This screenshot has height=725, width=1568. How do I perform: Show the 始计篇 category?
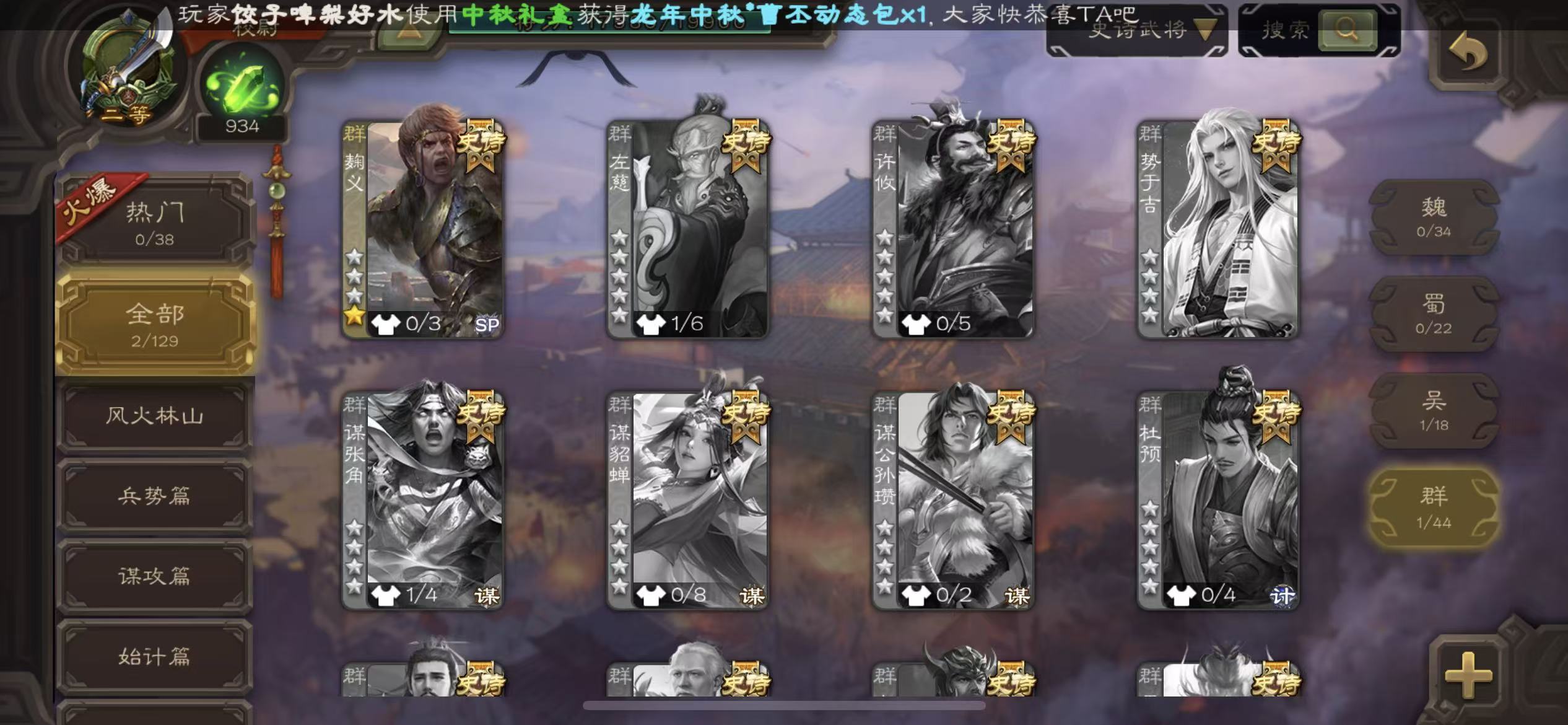(x=155, y=657)
